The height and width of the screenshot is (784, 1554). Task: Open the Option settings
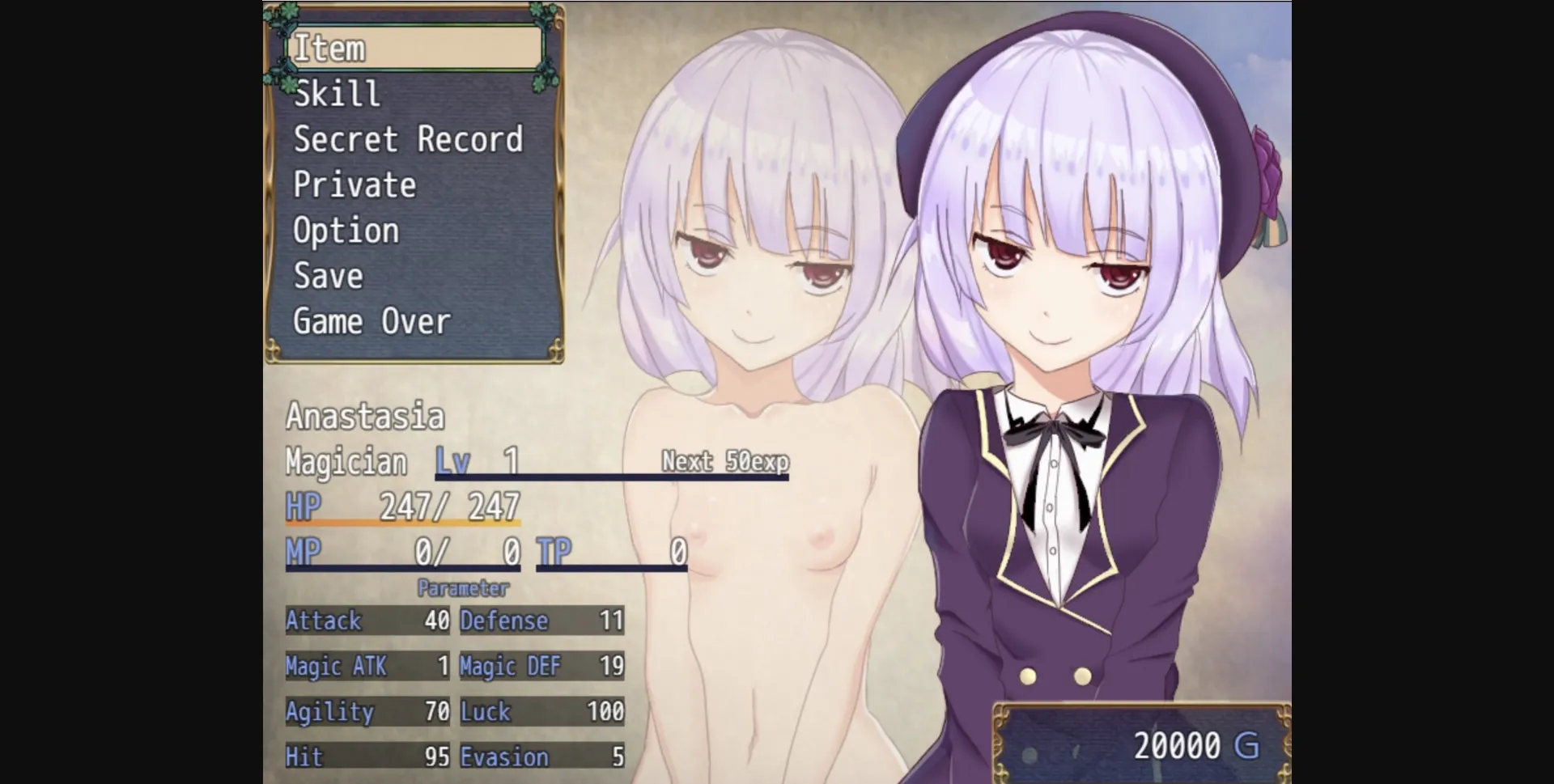(x=346, y=231)
